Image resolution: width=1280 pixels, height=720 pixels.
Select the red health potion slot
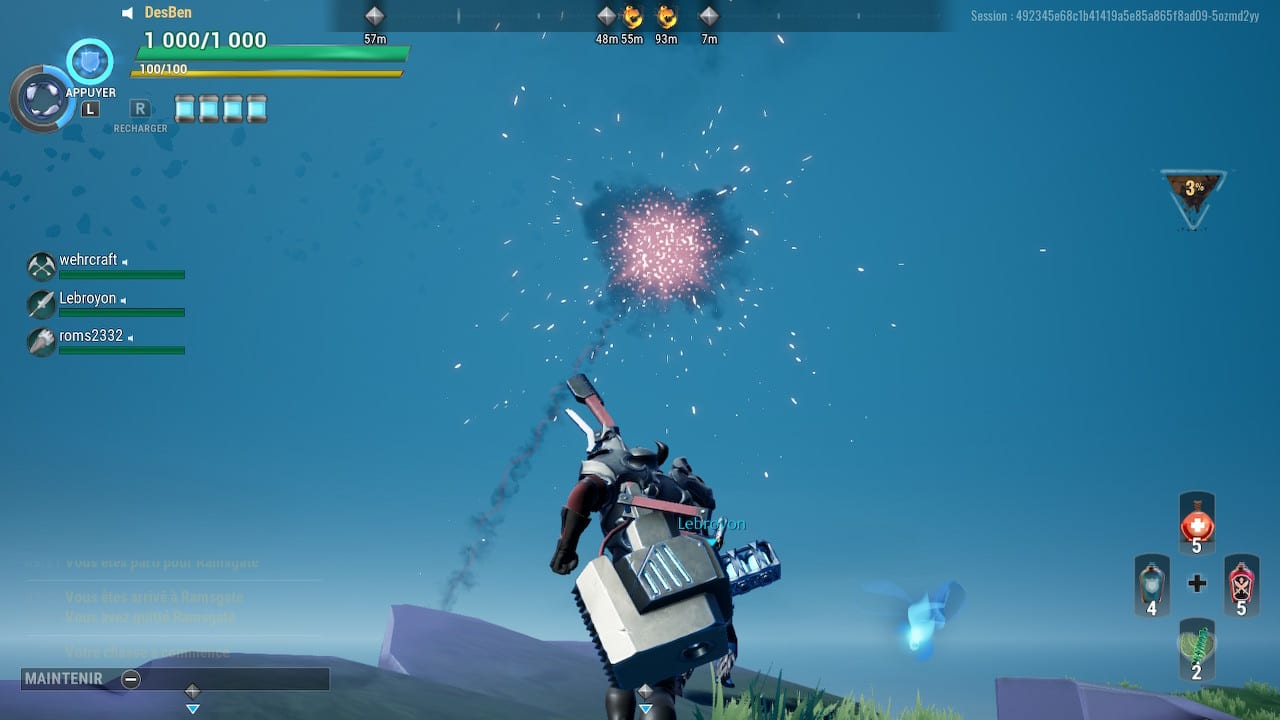[1196, 523]
